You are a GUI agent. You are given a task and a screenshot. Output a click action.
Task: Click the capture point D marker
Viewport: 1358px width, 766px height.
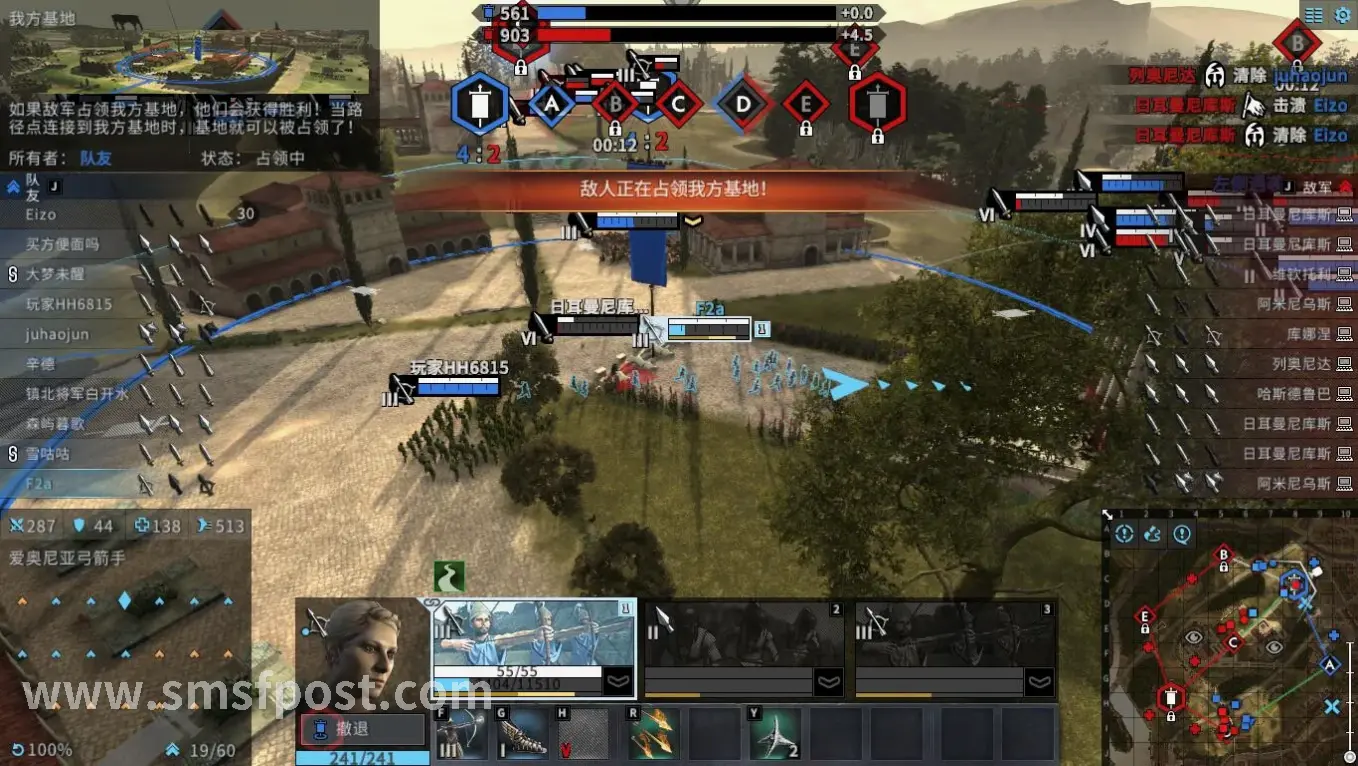(x=743, y=103)
